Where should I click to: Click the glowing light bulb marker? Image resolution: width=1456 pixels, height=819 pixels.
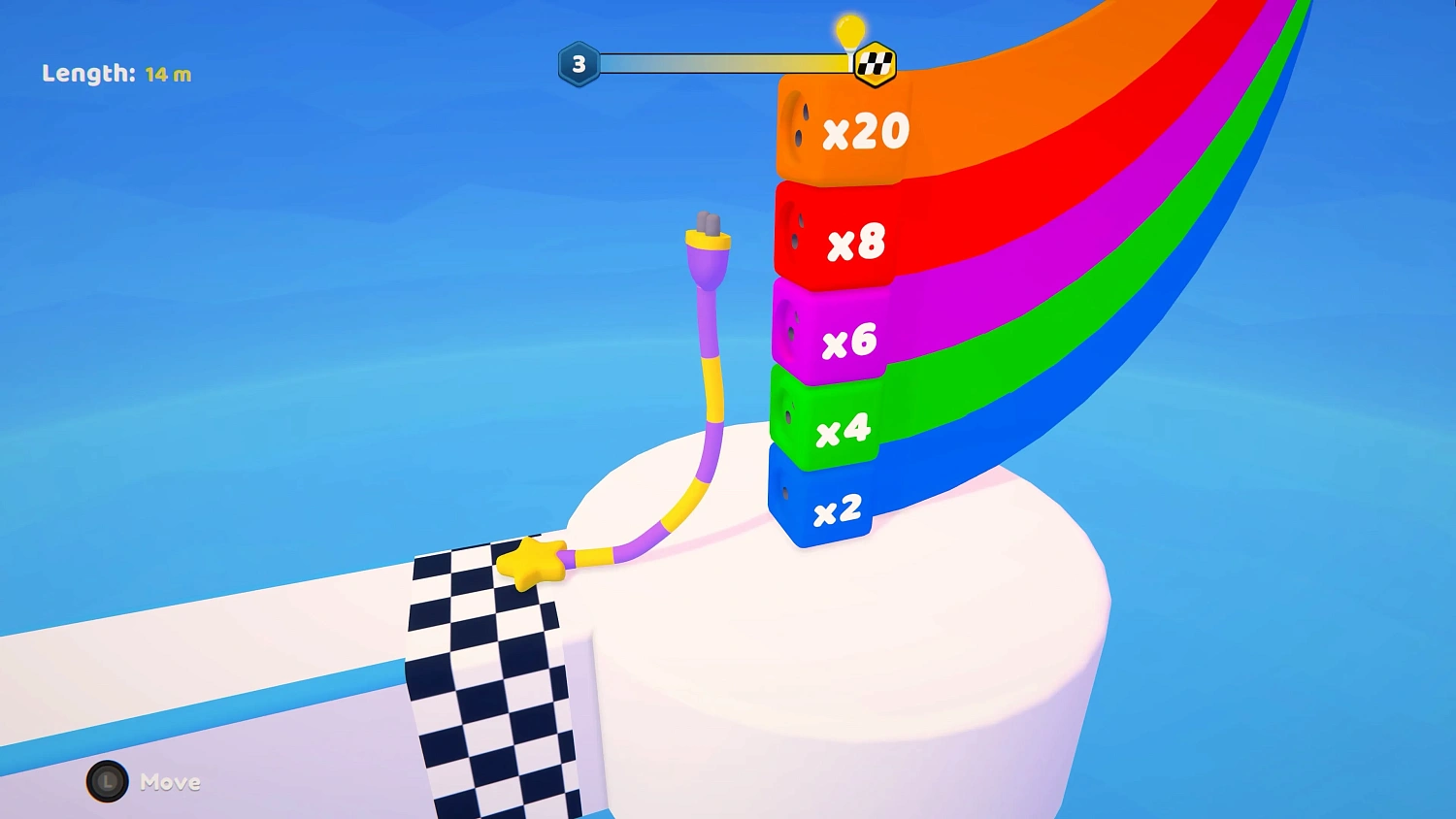tap(850, 31)
